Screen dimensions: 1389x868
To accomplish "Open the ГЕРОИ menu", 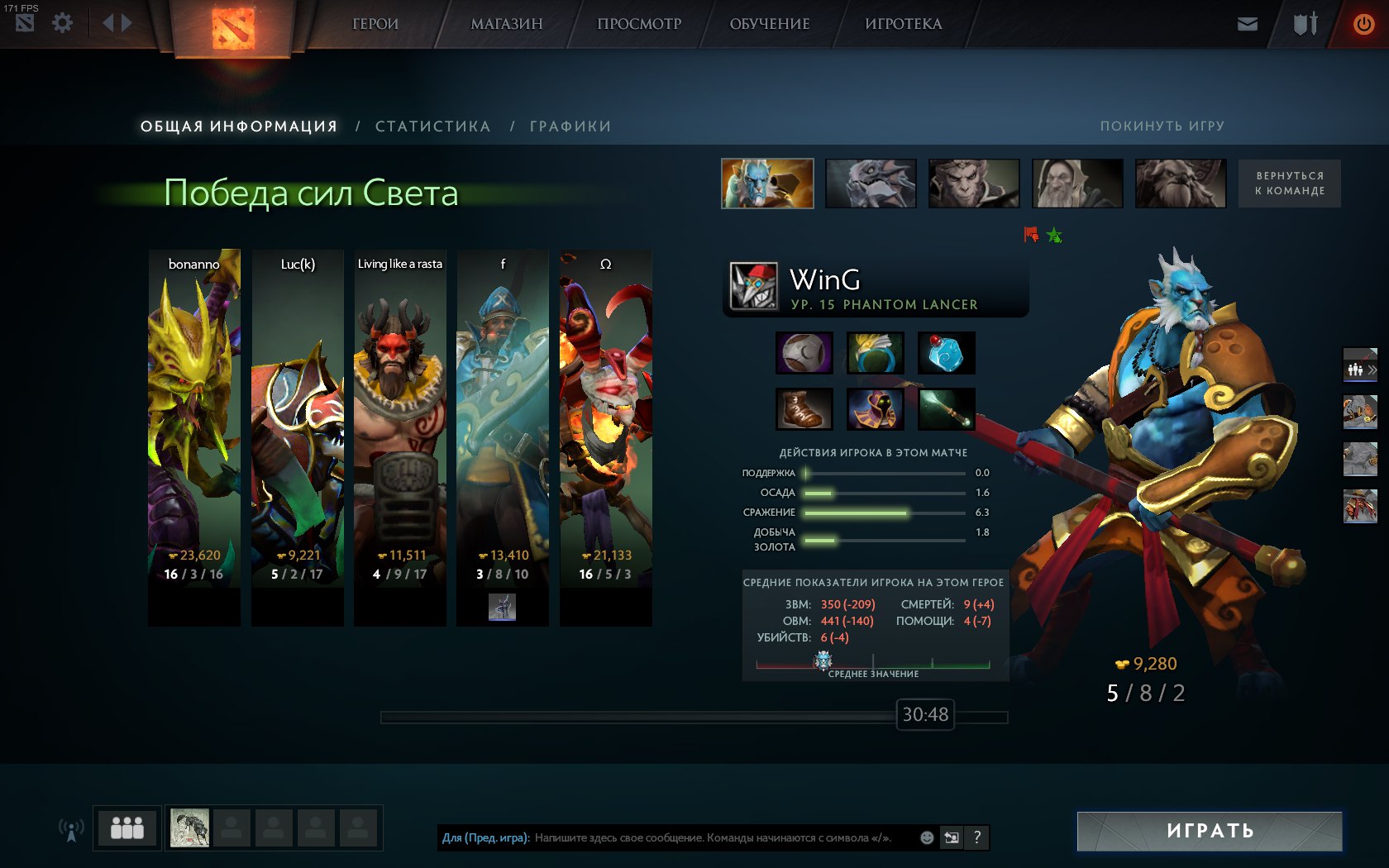I will pyautogui.click(x=375, y=24).
